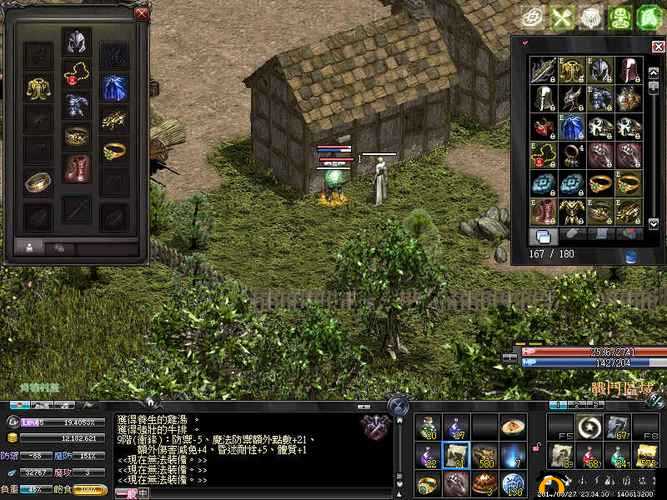Click the equipped blue cloak slot
The image size is (667, 500).
click(x=113, y=88)
